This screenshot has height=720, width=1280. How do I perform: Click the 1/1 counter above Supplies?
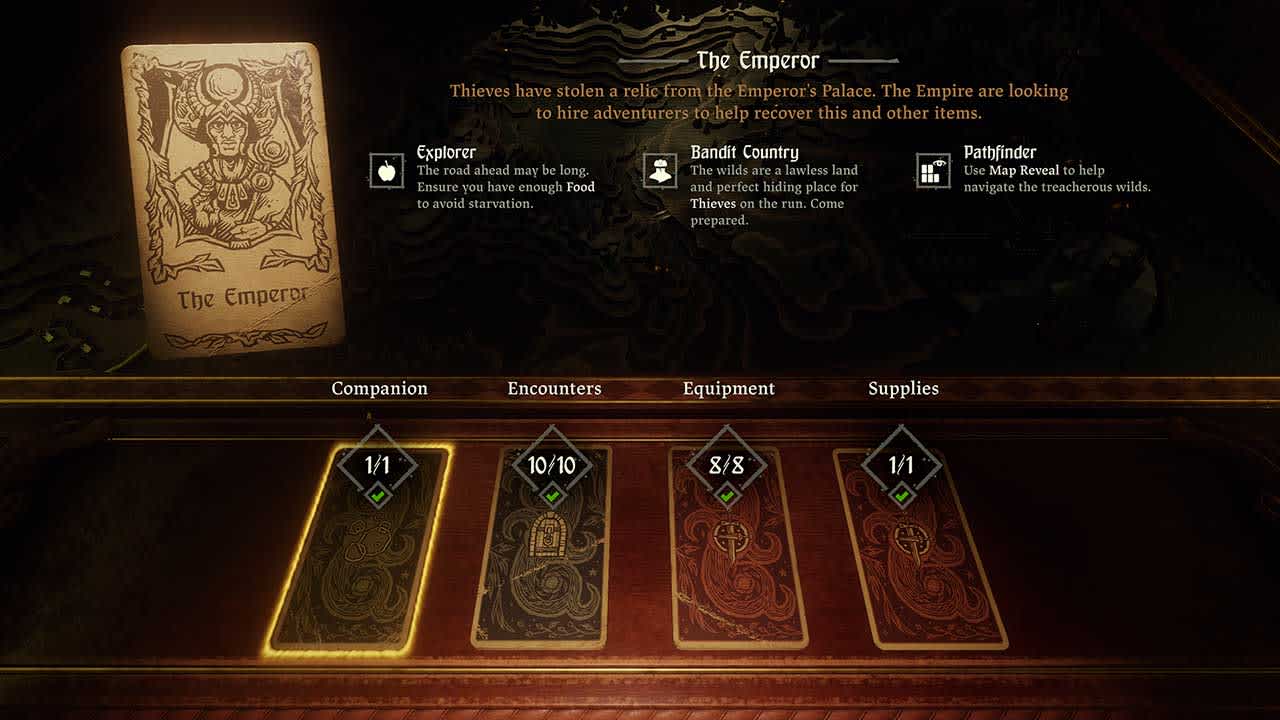pyautogui.click(x=903, y=462)
